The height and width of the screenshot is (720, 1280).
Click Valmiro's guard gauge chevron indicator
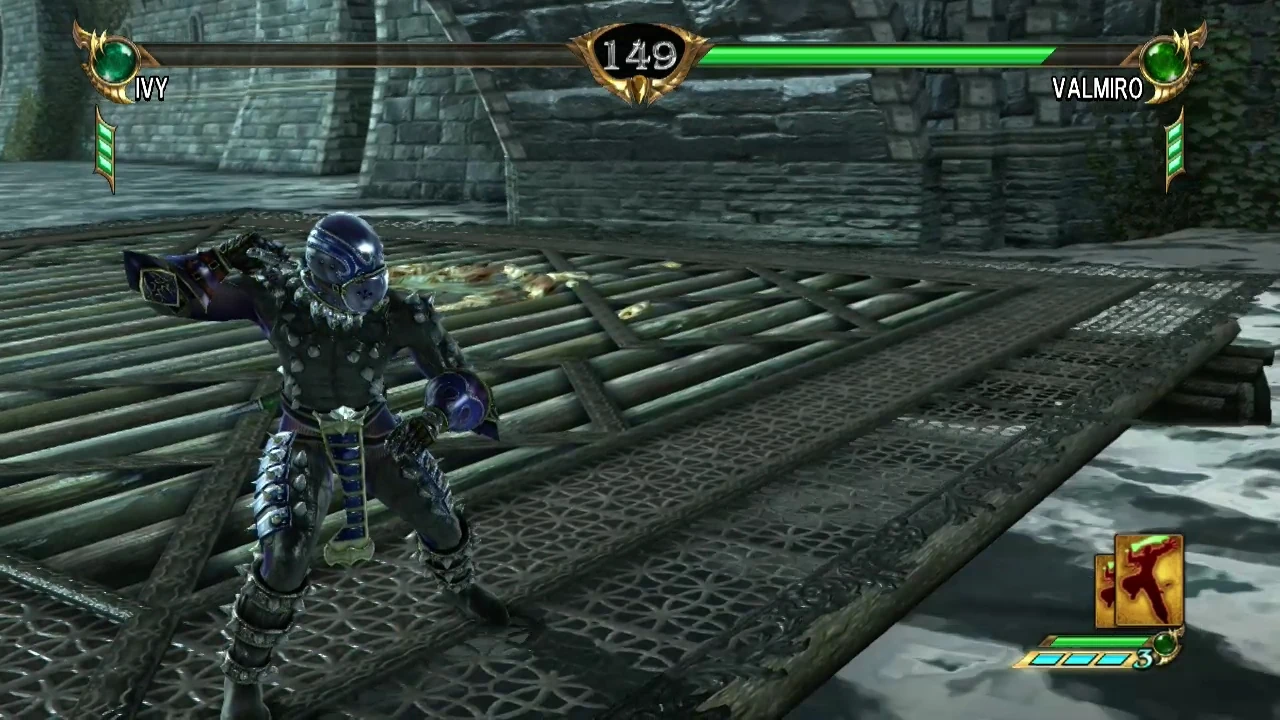click(x=1173, y=148)
